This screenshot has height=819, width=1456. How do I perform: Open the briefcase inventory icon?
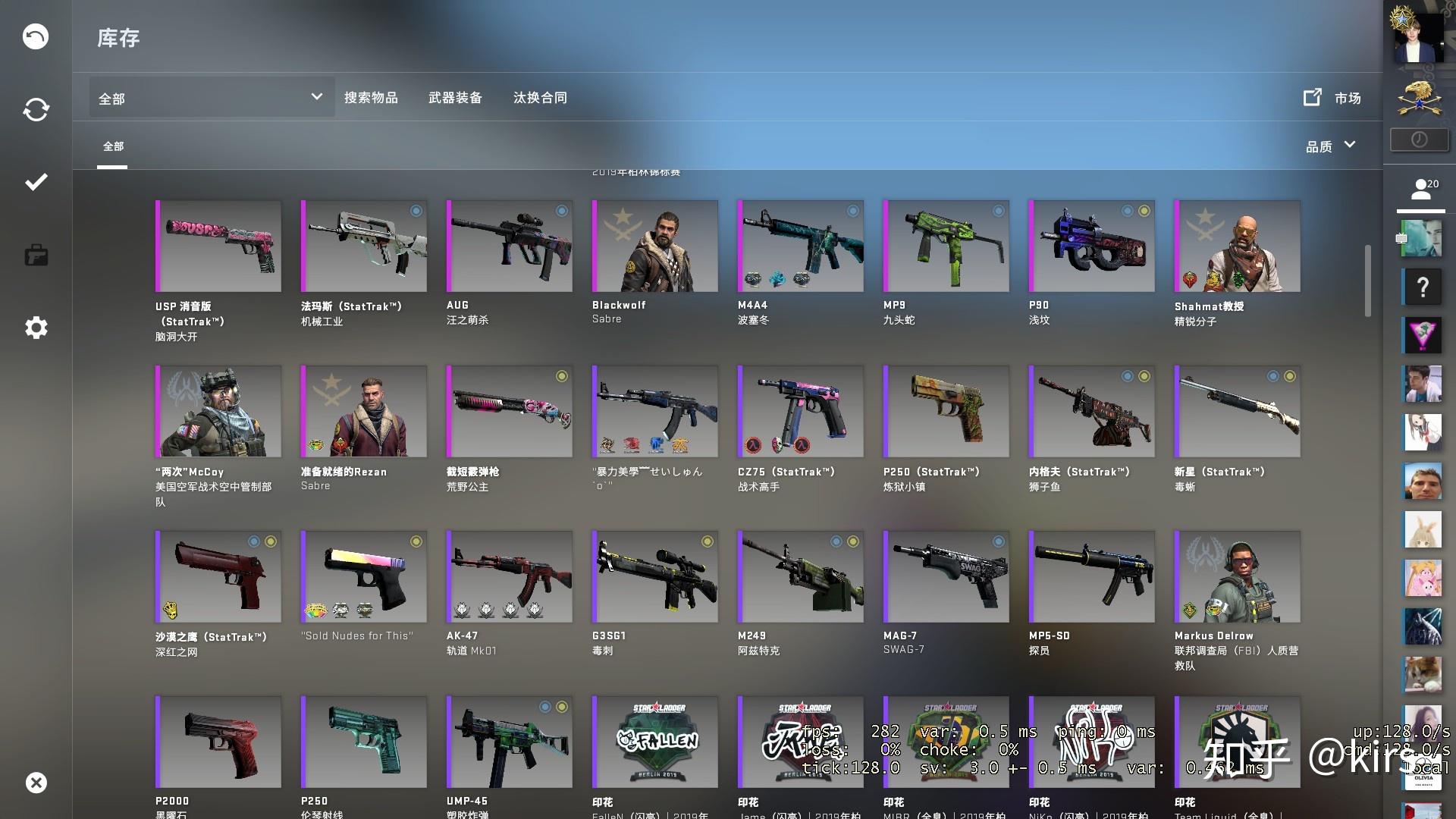(x=35, y=255)
